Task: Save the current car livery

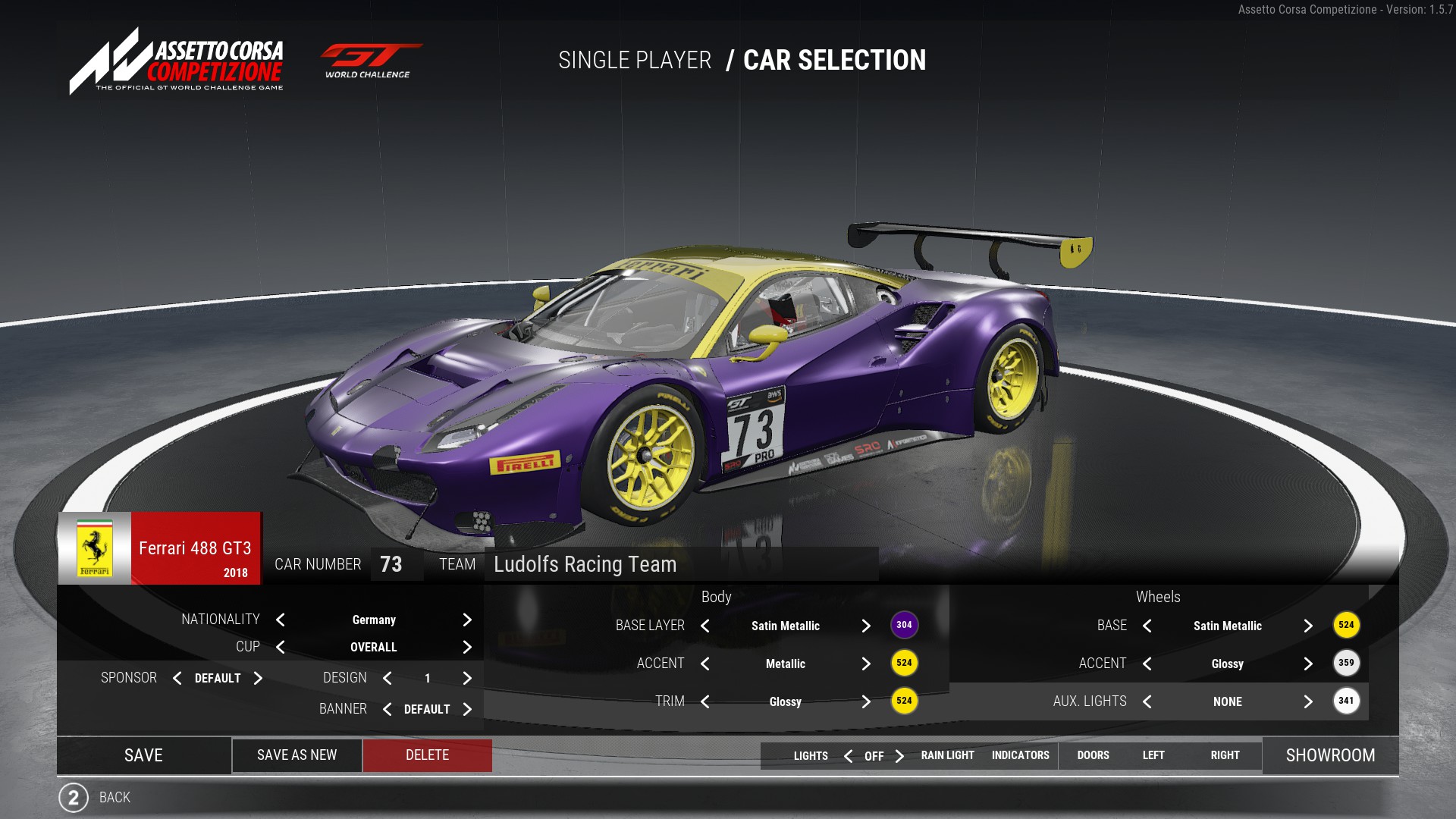Action: pos(143,755)
